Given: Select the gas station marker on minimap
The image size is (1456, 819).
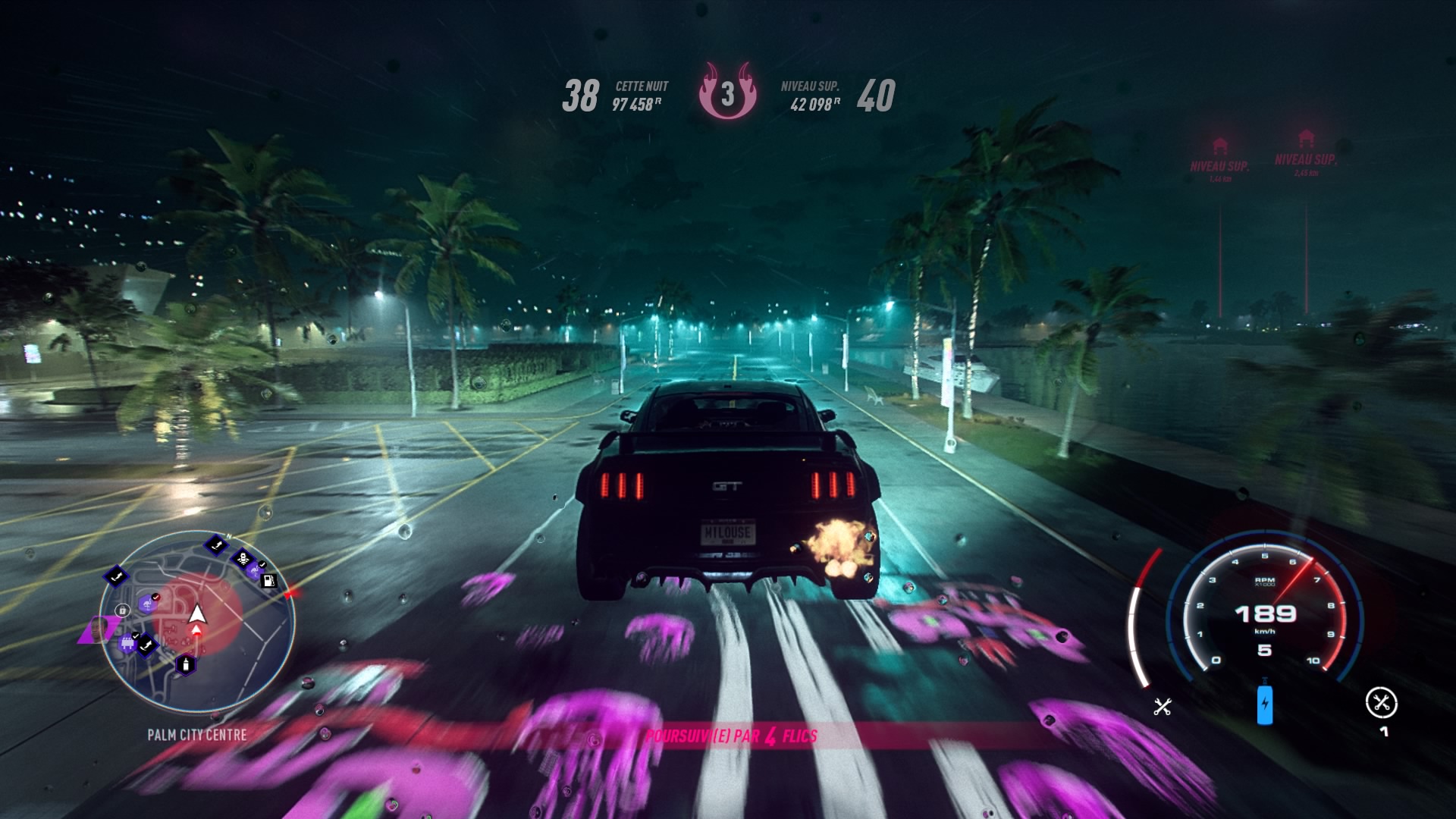Looking at the screenshot, I should pyautogui.click(x=268, y=581).
